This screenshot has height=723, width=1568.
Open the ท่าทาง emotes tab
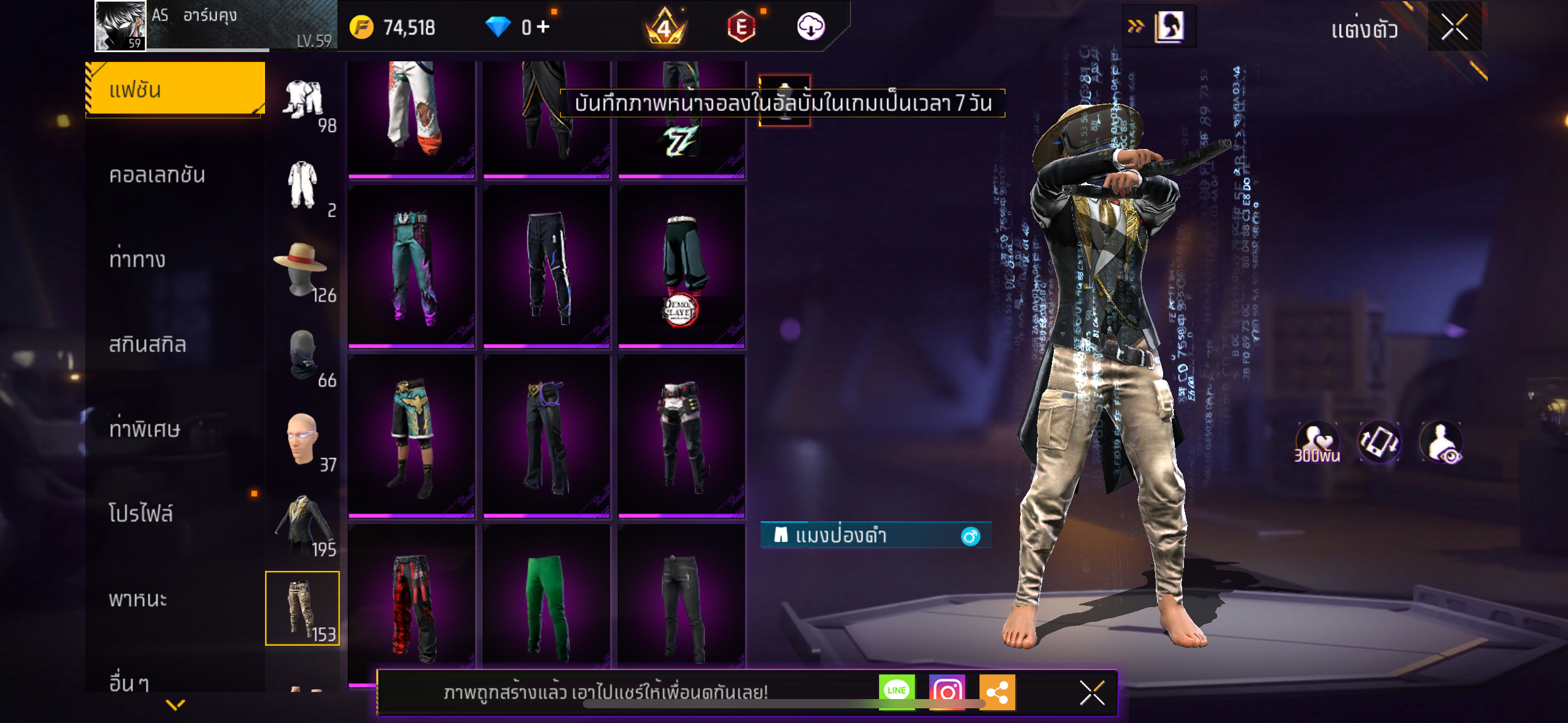point(137,259)
